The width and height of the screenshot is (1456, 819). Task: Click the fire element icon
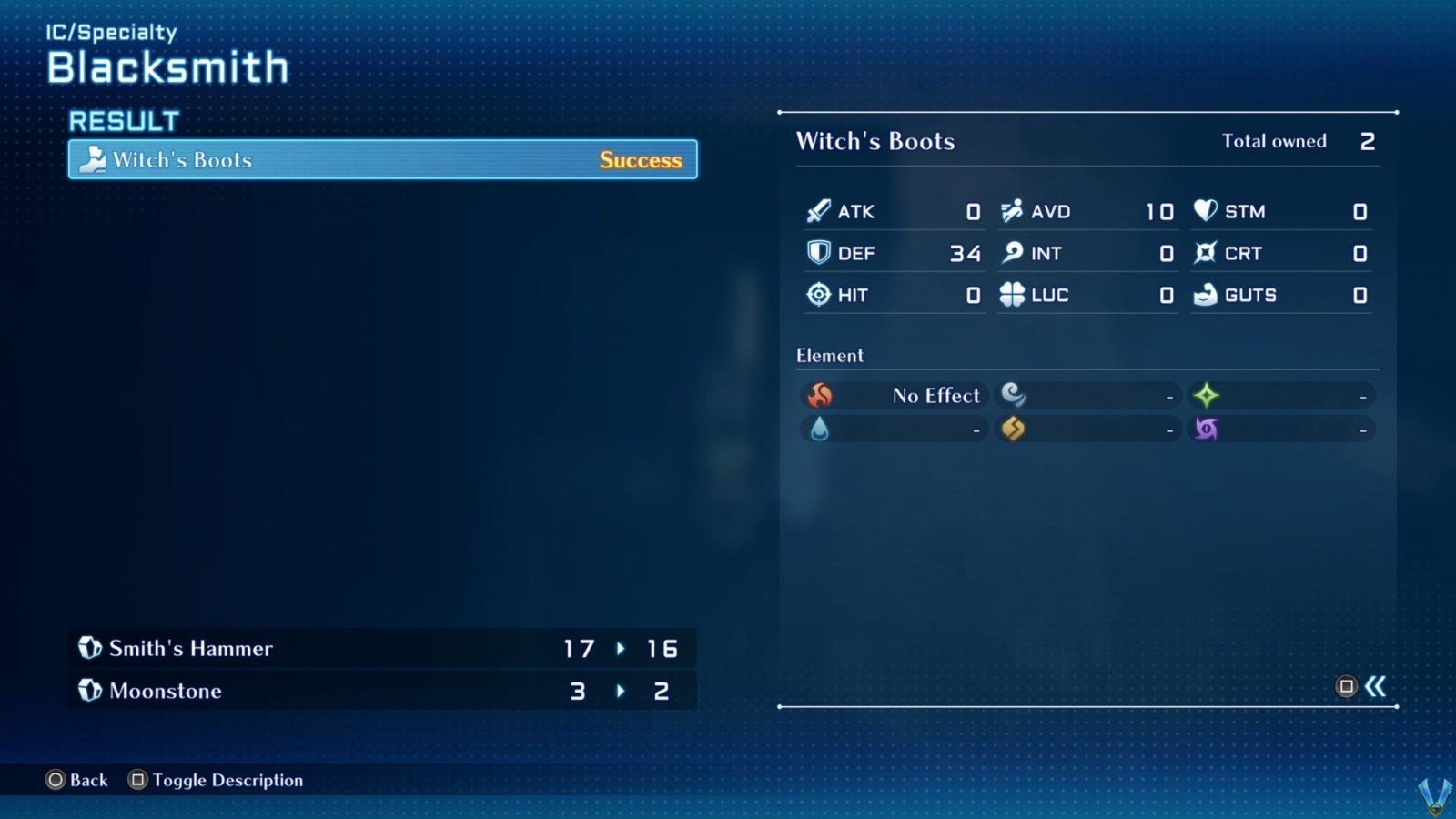click(x=820, y=395)
